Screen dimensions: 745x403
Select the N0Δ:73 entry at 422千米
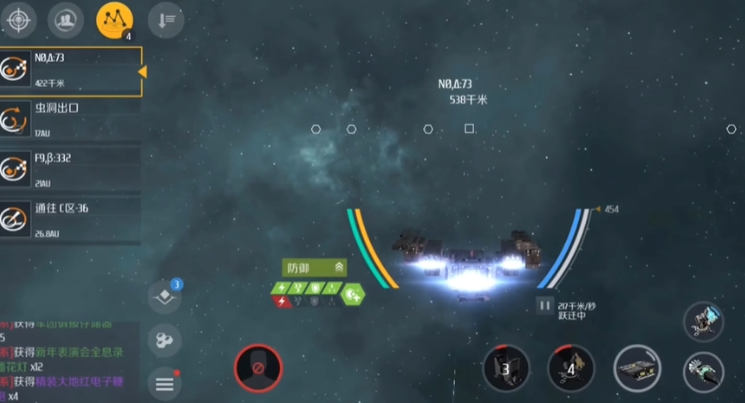tap(70, 70)
